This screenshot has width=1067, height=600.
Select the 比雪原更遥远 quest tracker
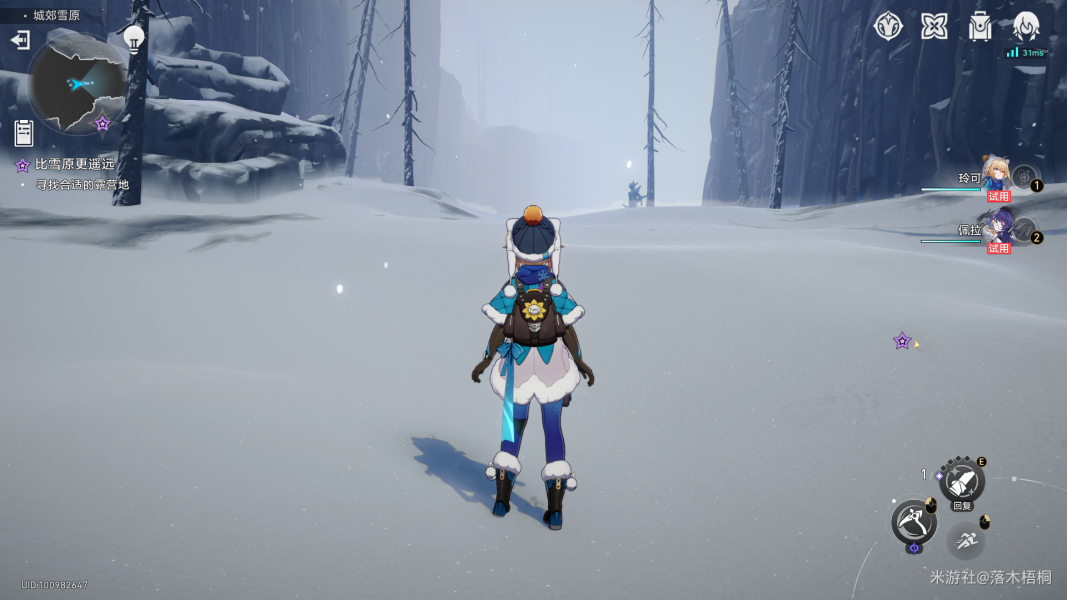tap(74, 164)
